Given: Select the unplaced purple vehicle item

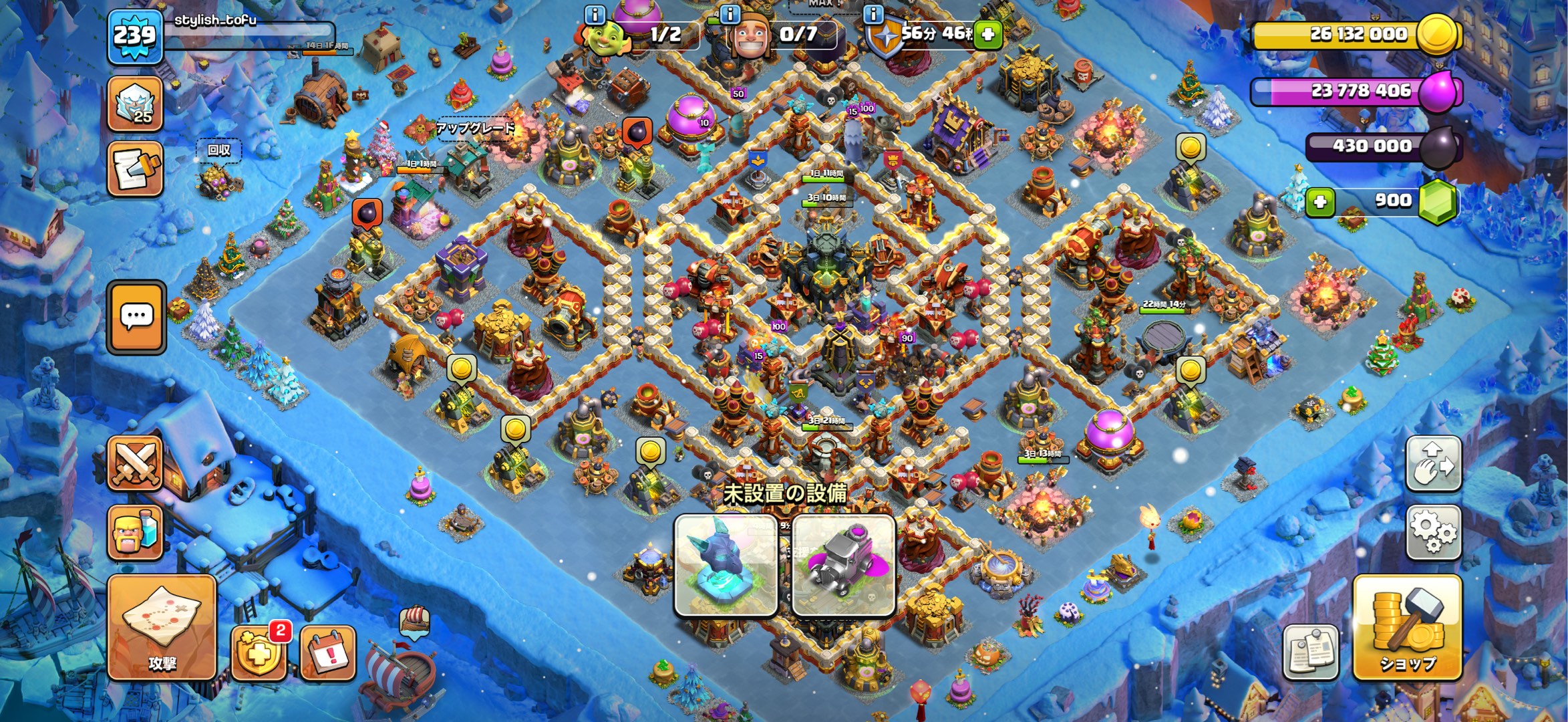Looking at the screenshot, I should [843, 565].
